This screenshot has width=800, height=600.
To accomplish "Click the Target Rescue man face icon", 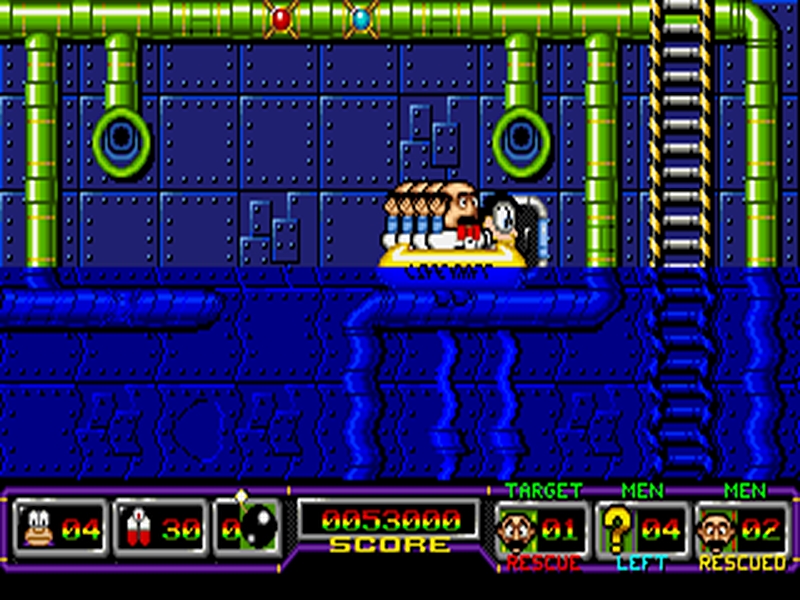I will click(517, 529).
